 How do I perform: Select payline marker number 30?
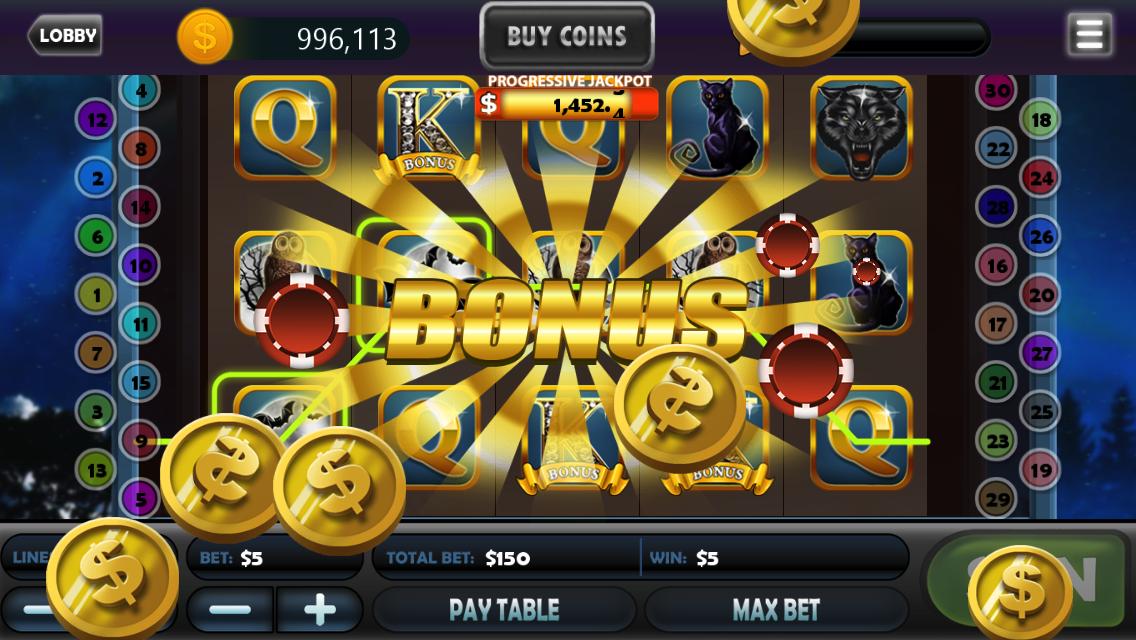click(x=997, y=91)
